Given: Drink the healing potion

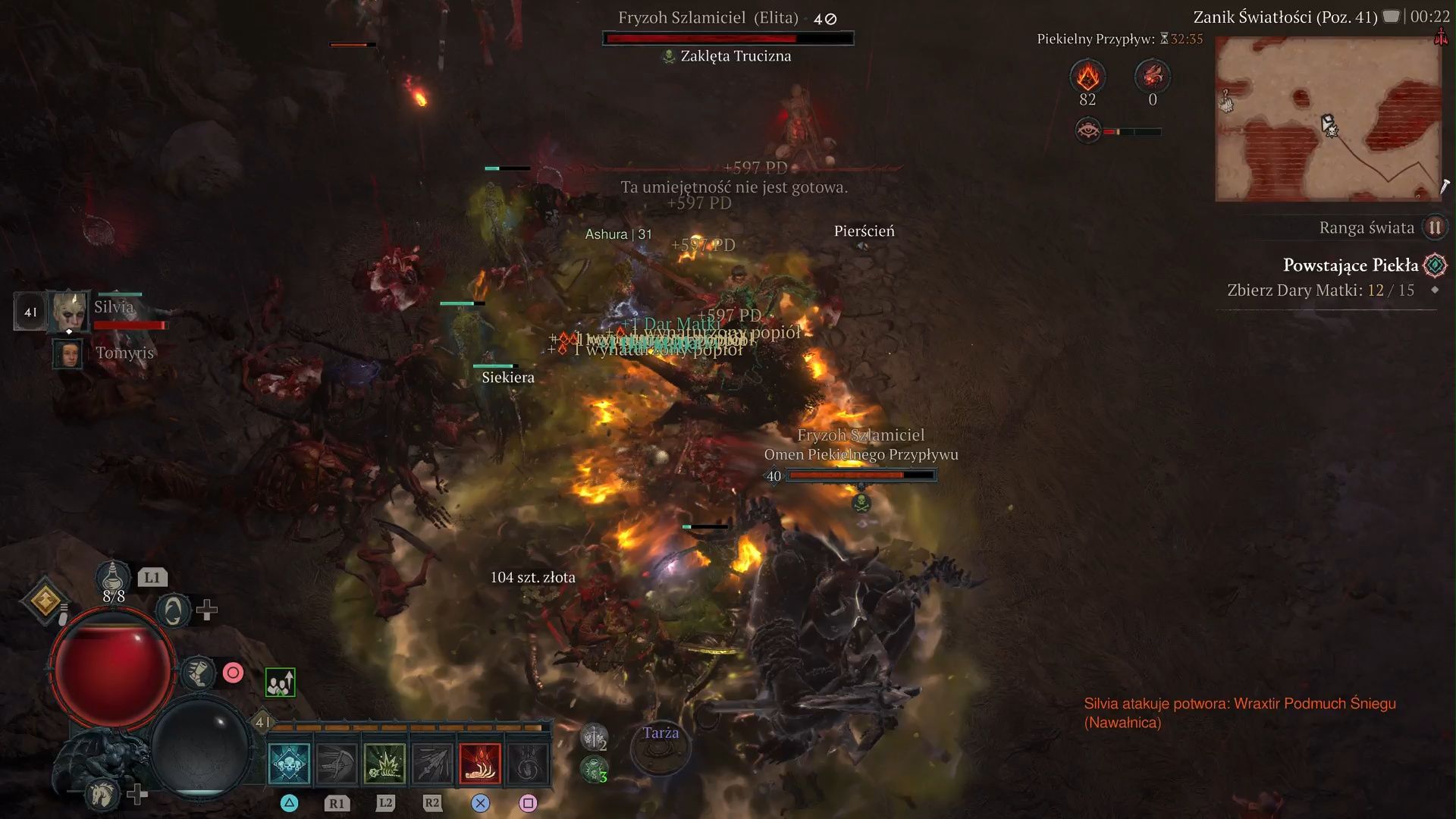Looking at the screenshot, I should click(113, 580).
